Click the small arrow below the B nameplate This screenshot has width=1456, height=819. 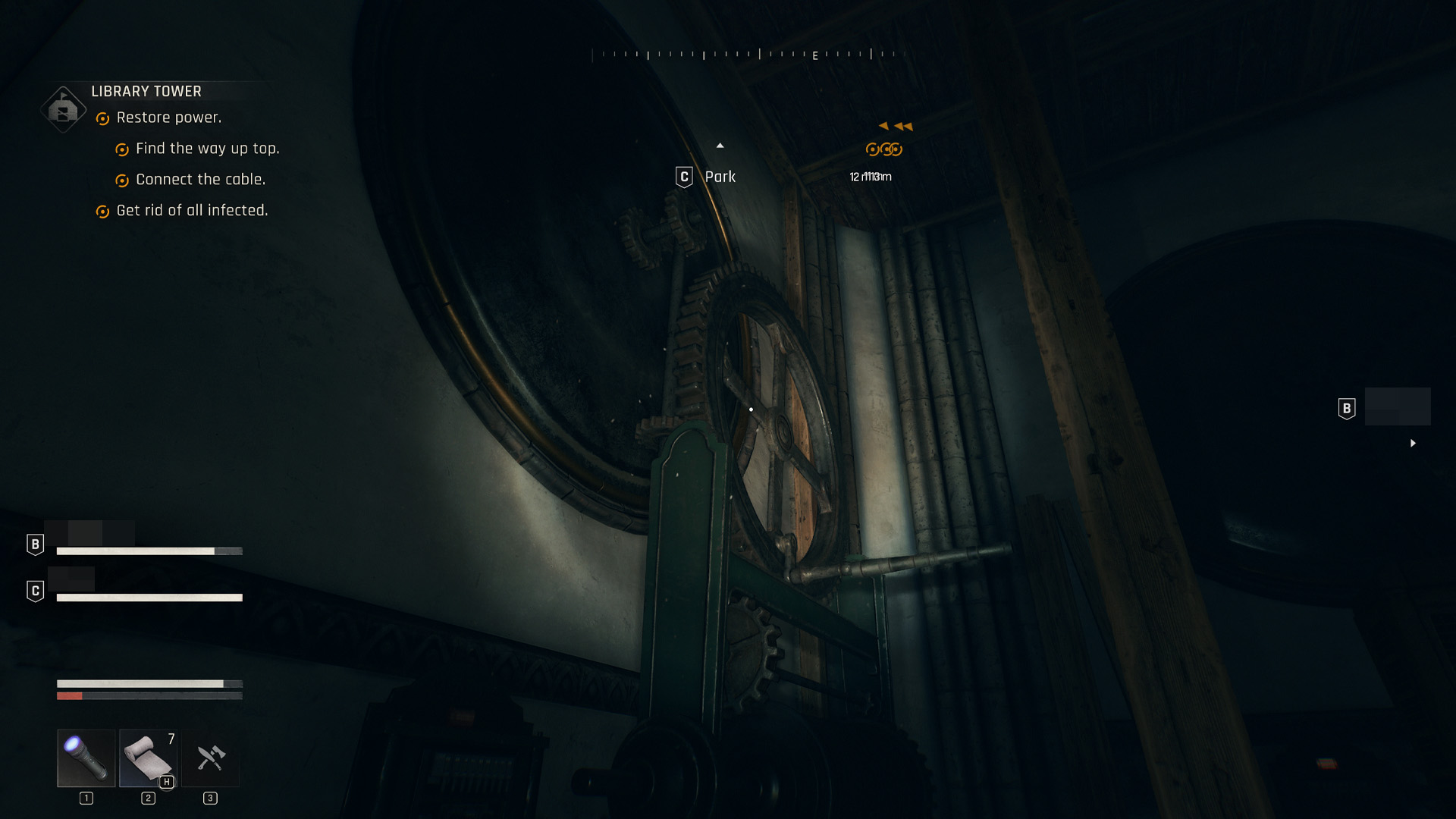point(1414,444)
